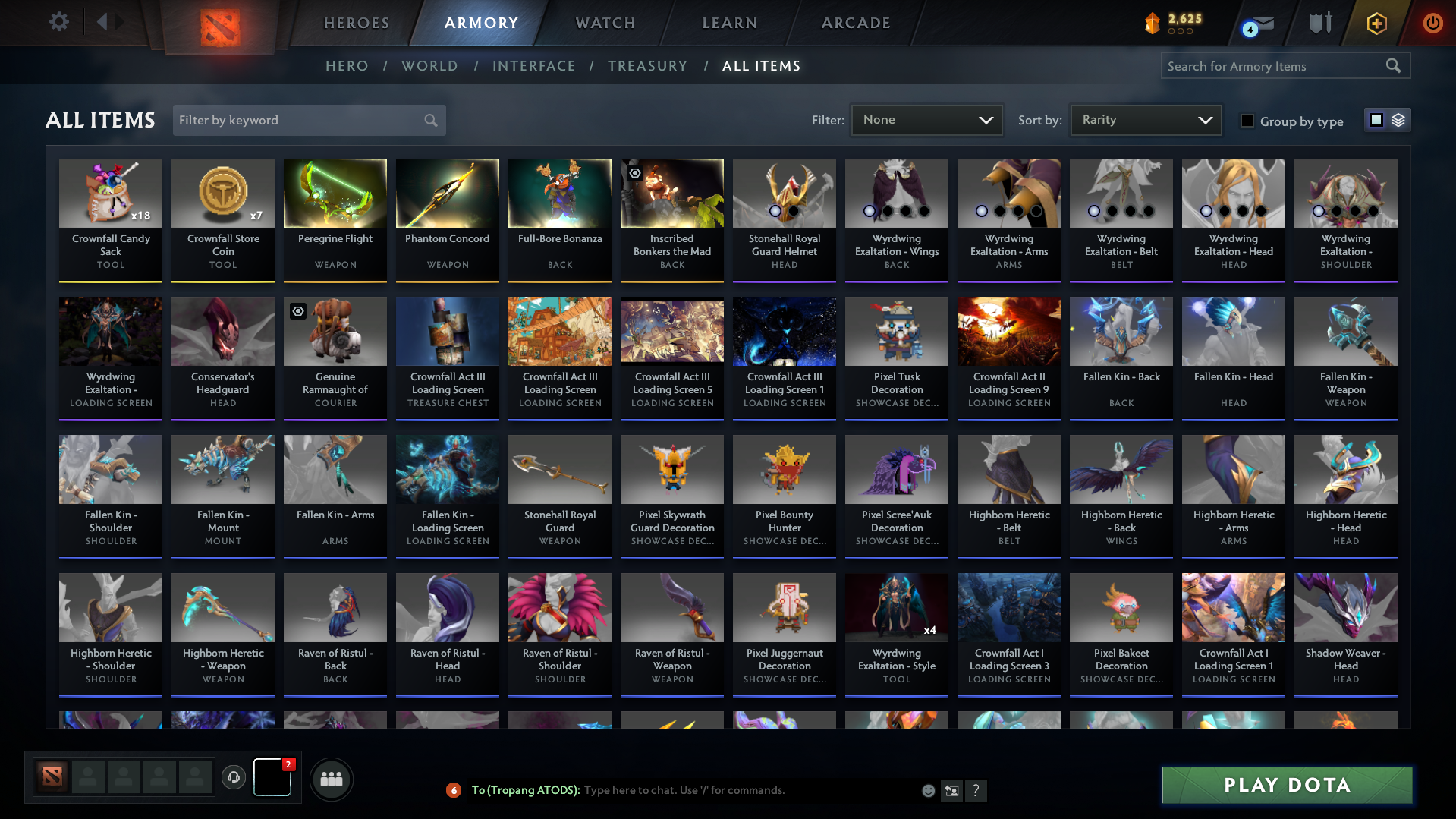Open the settings gear menu
Screen dimensions: 1456x819
(59, 22)
